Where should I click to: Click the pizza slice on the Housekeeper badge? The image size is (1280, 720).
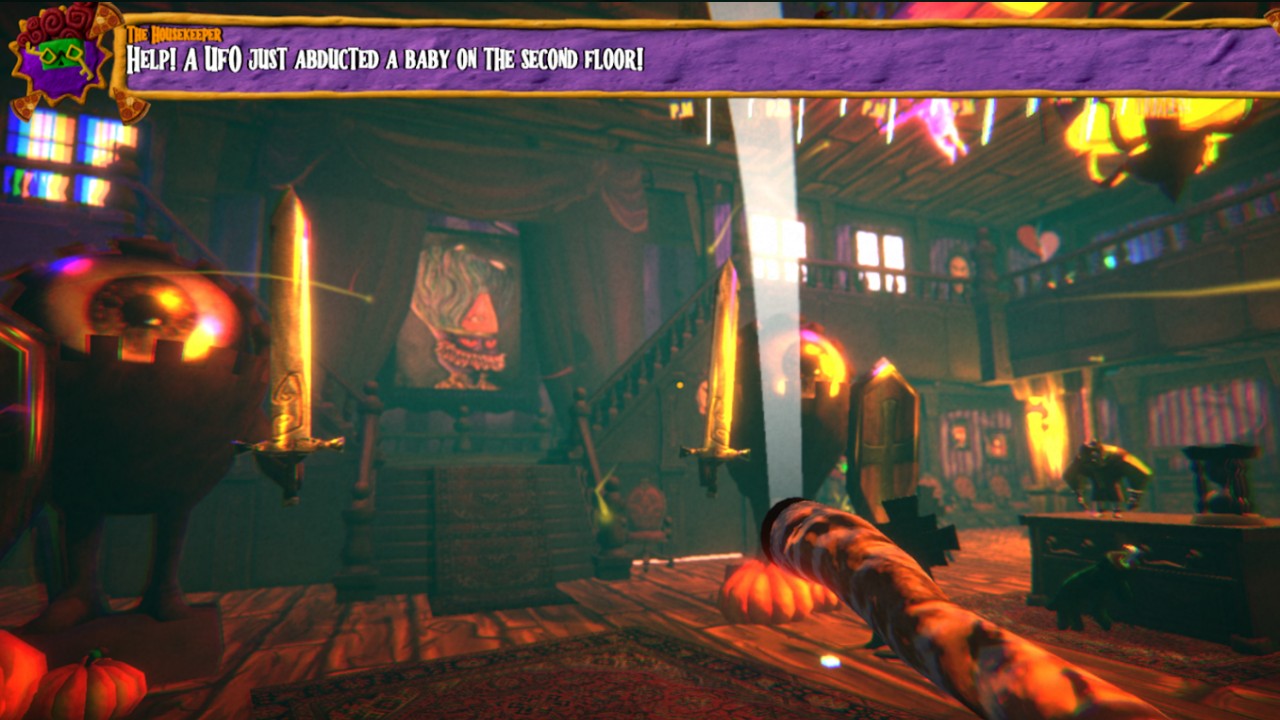pos(103,20)
